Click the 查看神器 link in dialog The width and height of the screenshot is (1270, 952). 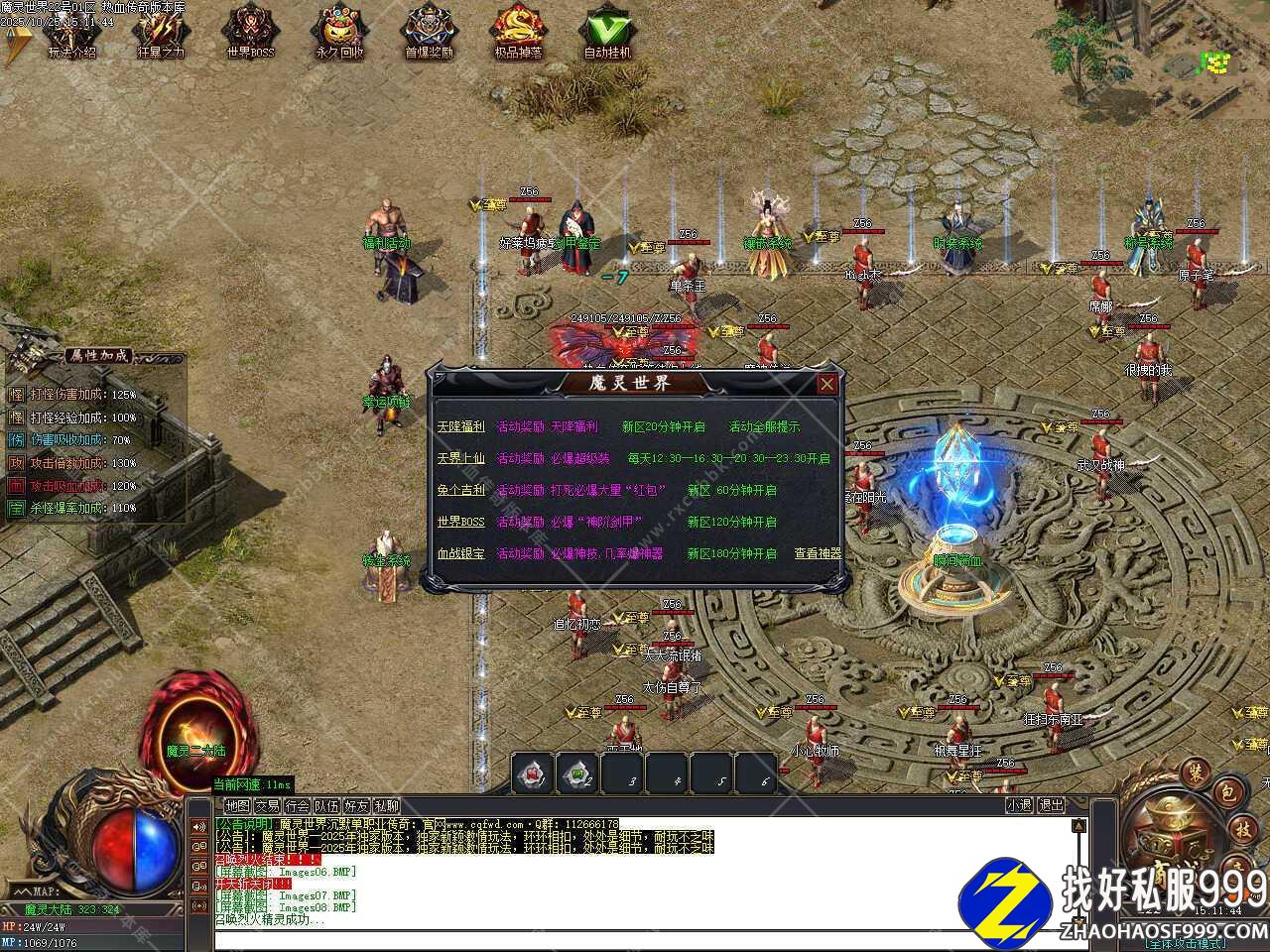pyautogui.click(x=818, y=554)
